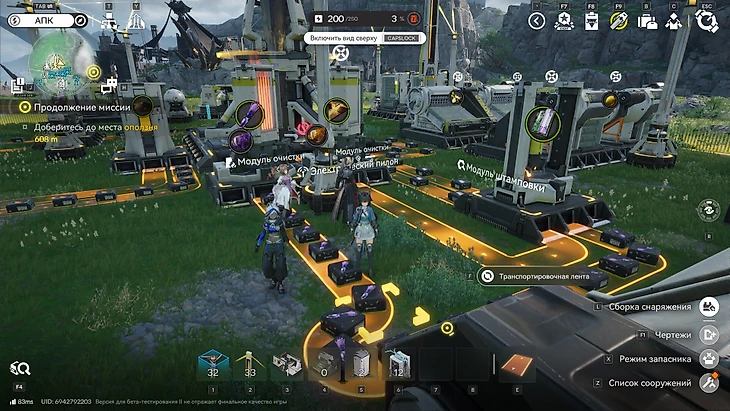Open the backpack inventory icon
The image size is (730, 411).
pyautogui.click(x=647, y=21)
